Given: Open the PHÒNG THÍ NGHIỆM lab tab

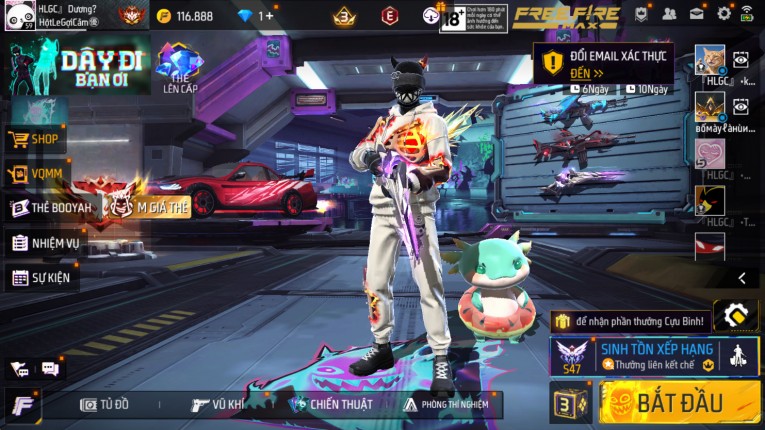Looking at the screenshot, I should 446,404.
